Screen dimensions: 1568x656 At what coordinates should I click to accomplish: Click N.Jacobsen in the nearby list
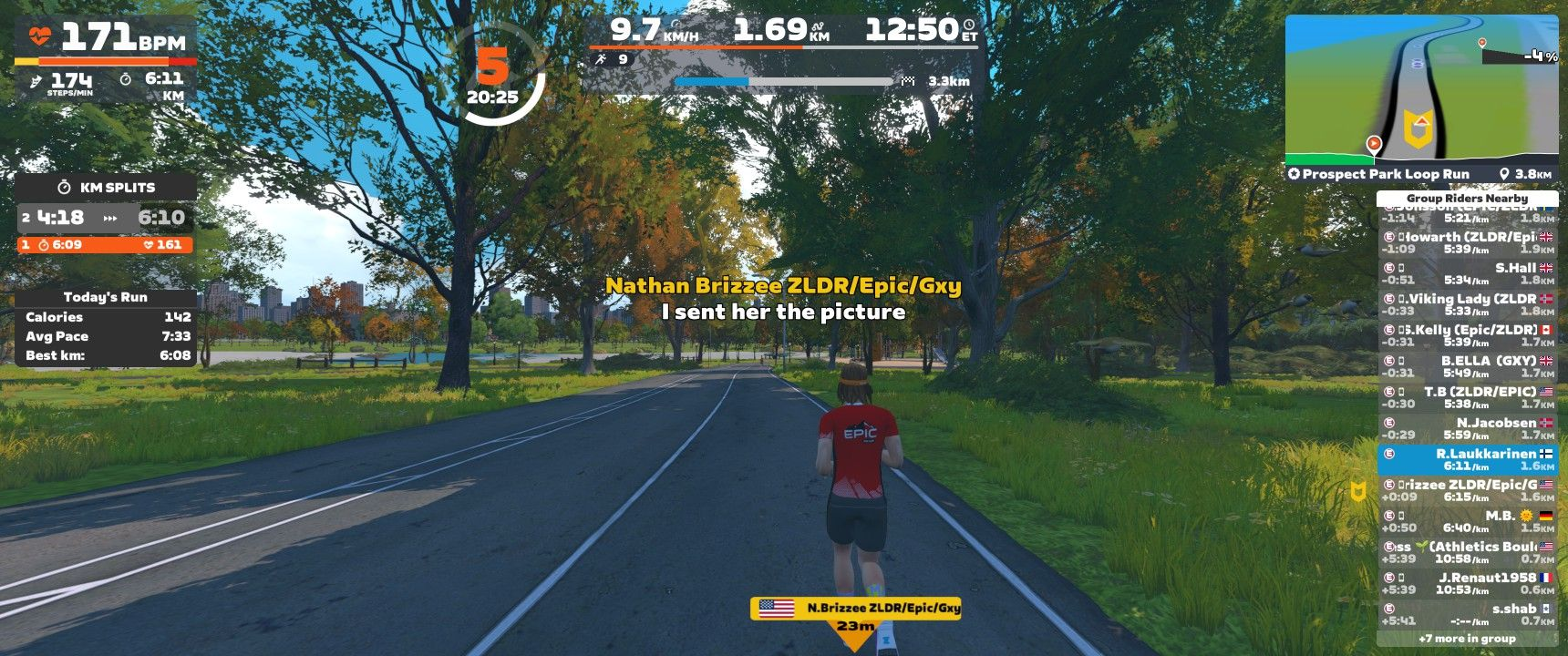1466,429
